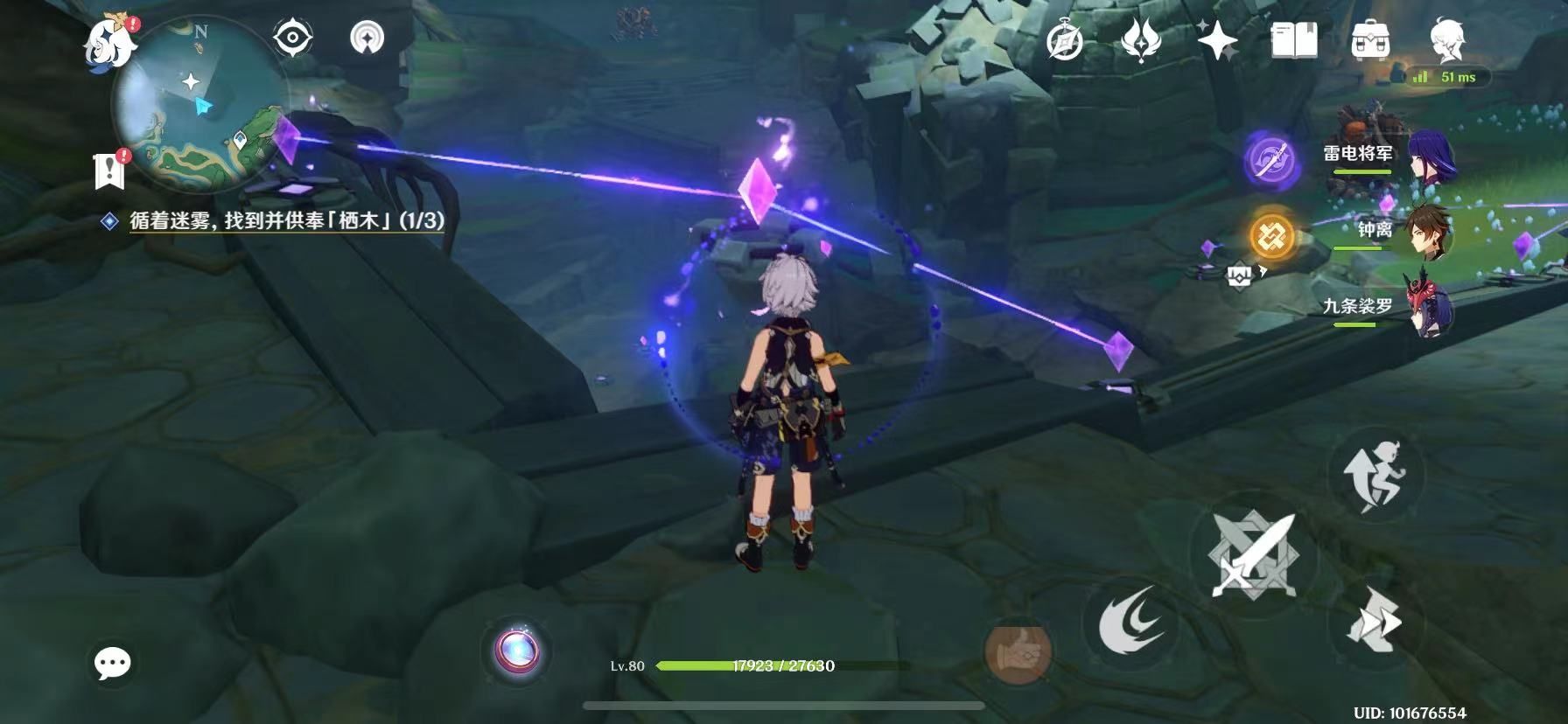Tap the jump button
1568x724 pixels.
point(1375,474)
